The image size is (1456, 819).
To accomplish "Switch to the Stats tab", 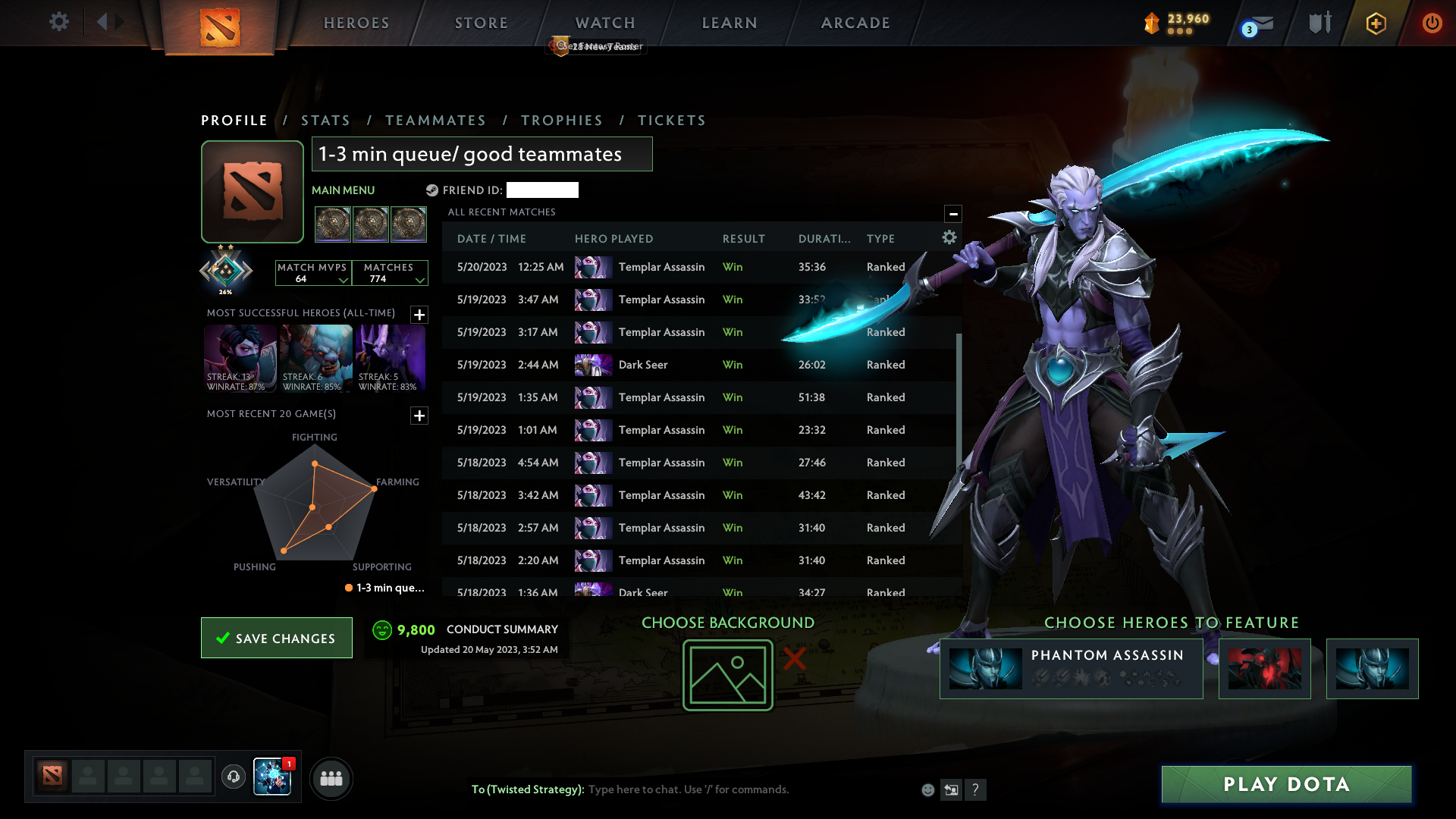I will (325, 120).
